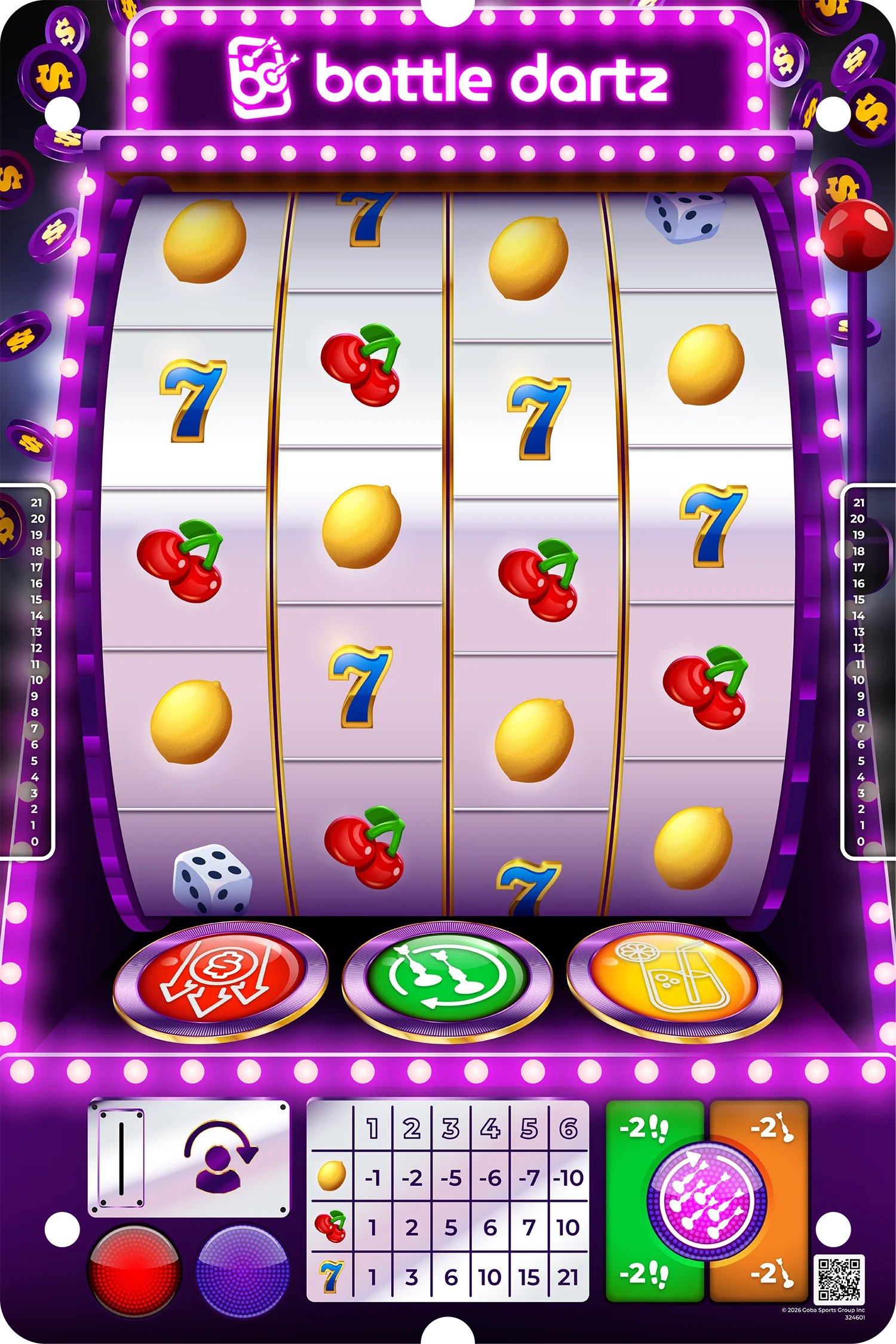Click the switch player icon

(x=219, y=1158)
